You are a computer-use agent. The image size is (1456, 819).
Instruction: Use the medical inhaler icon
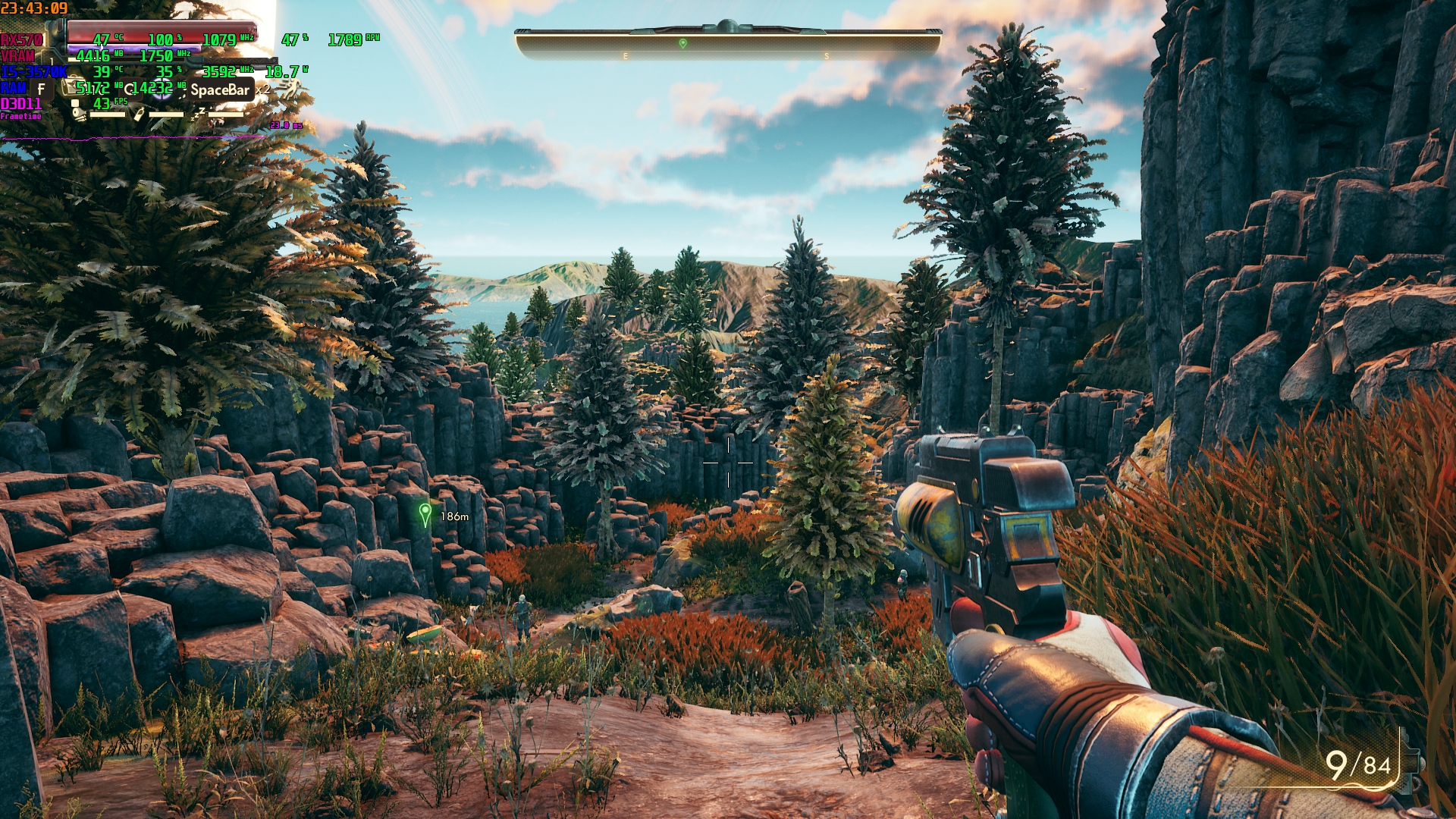[74, 88]
